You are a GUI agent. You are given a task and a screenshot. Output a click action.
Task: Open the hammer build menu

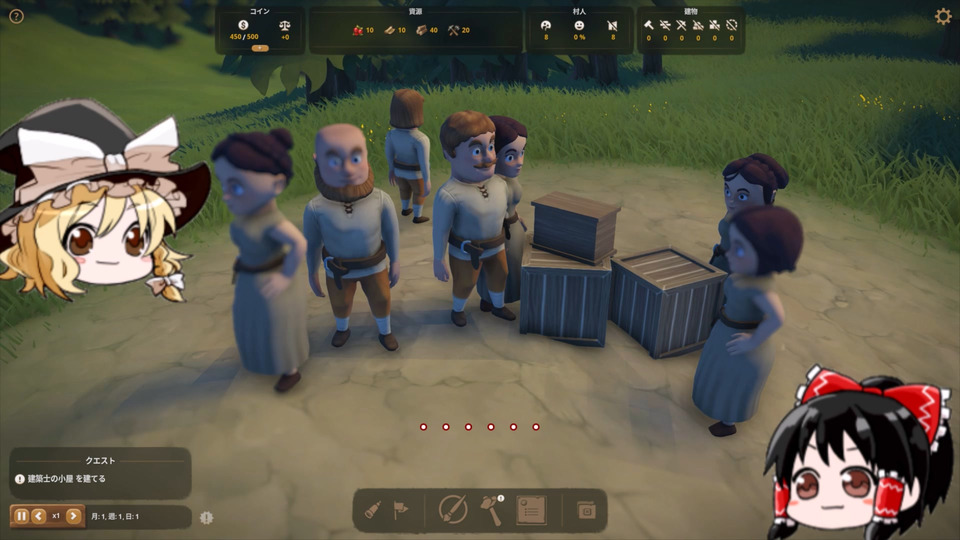(x=491, y=510)
